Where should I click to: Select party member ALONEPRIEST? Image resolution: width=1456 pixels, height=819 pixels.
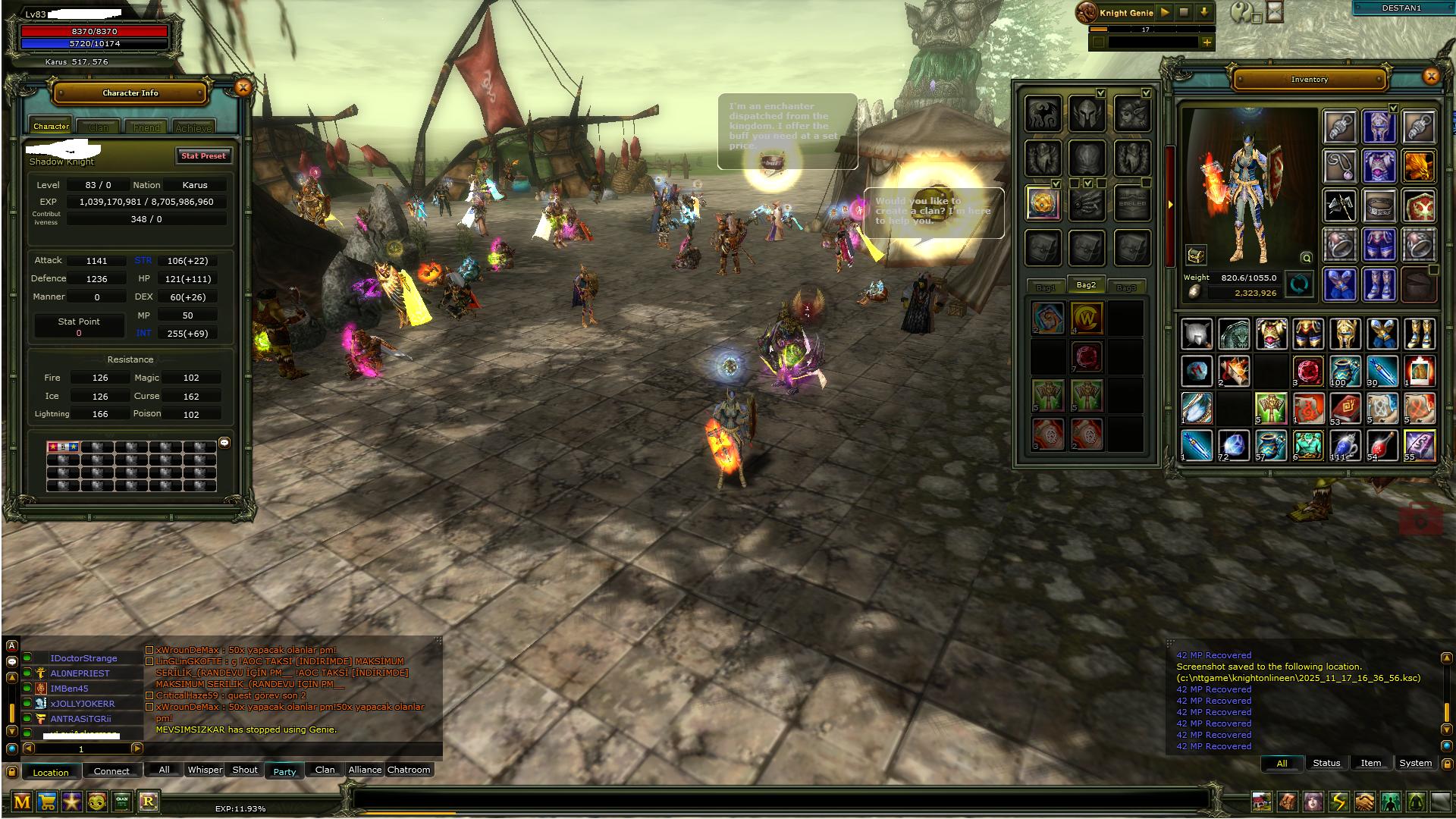coord(80,673)
